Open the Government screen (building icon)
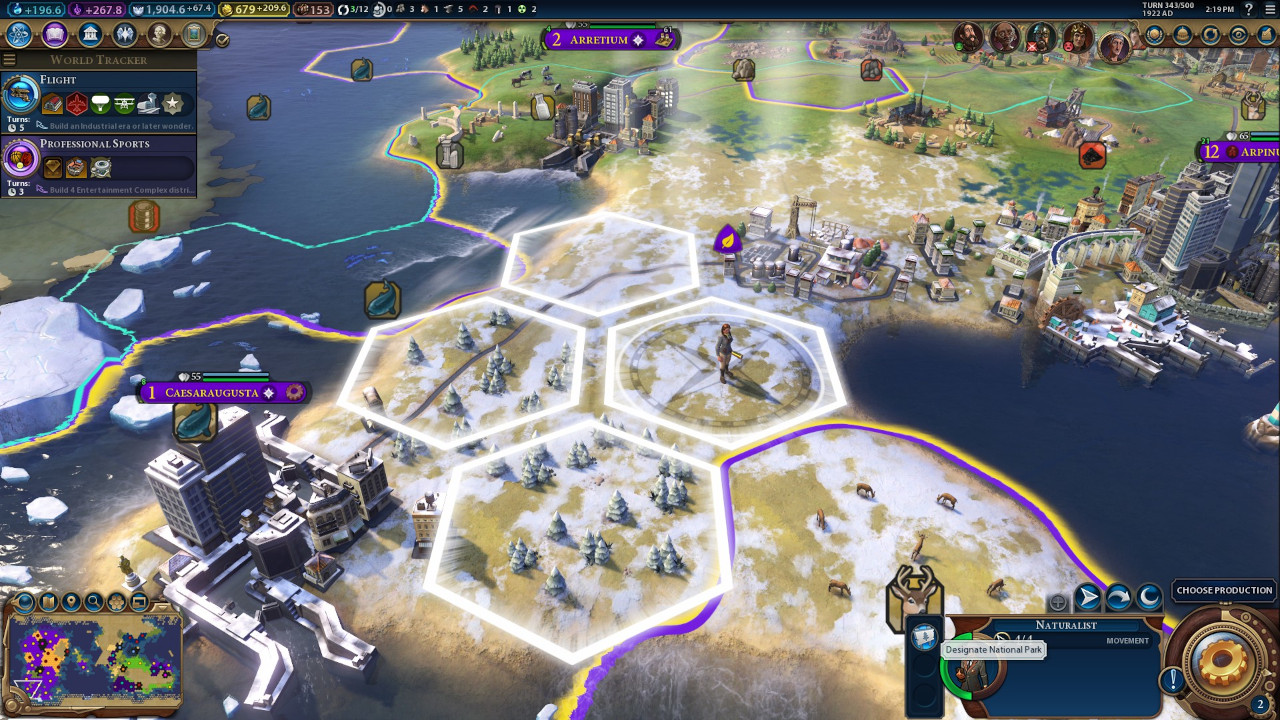The height and width of the screenshot is (720, 1280). [x=90, y=34]
